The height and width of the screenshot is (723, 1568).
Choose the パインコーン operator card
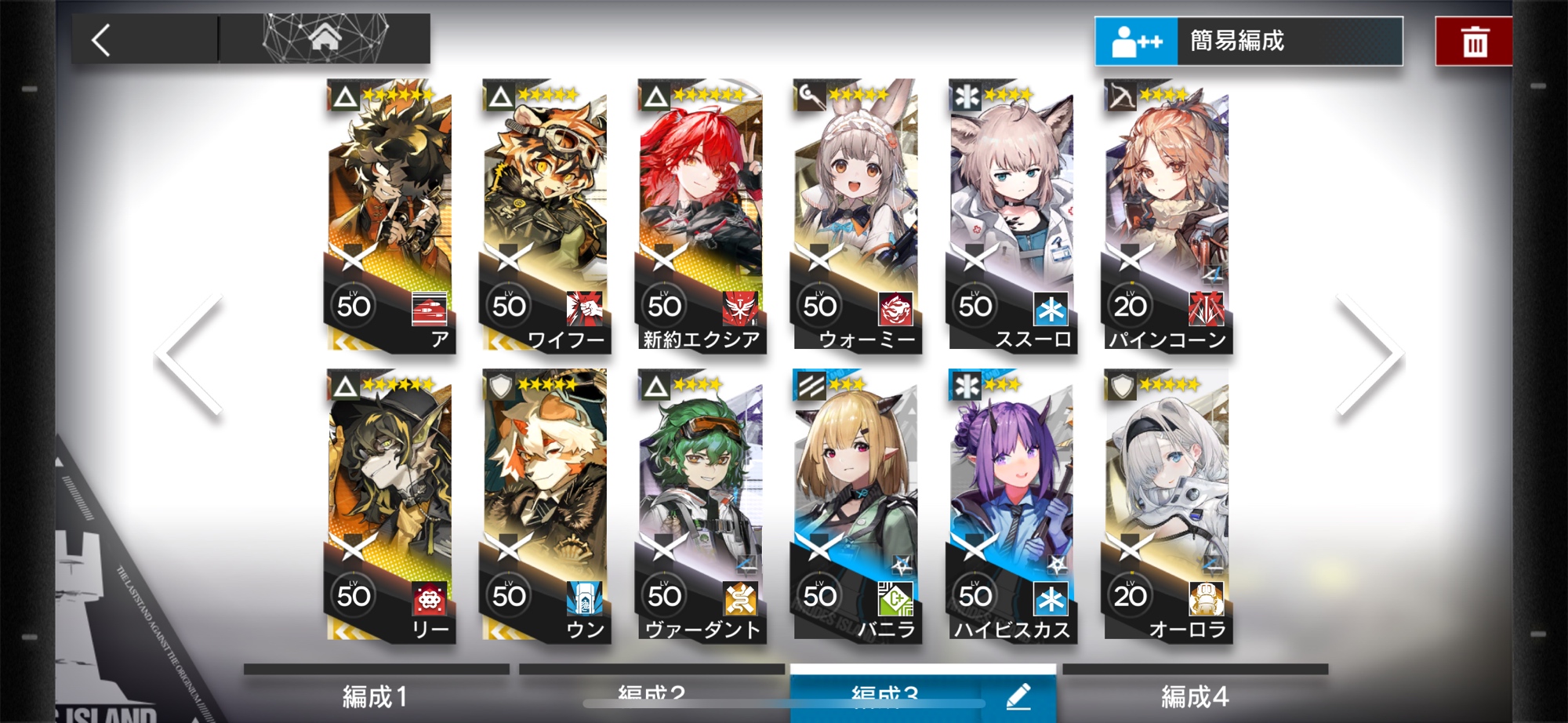(1166, 216)
